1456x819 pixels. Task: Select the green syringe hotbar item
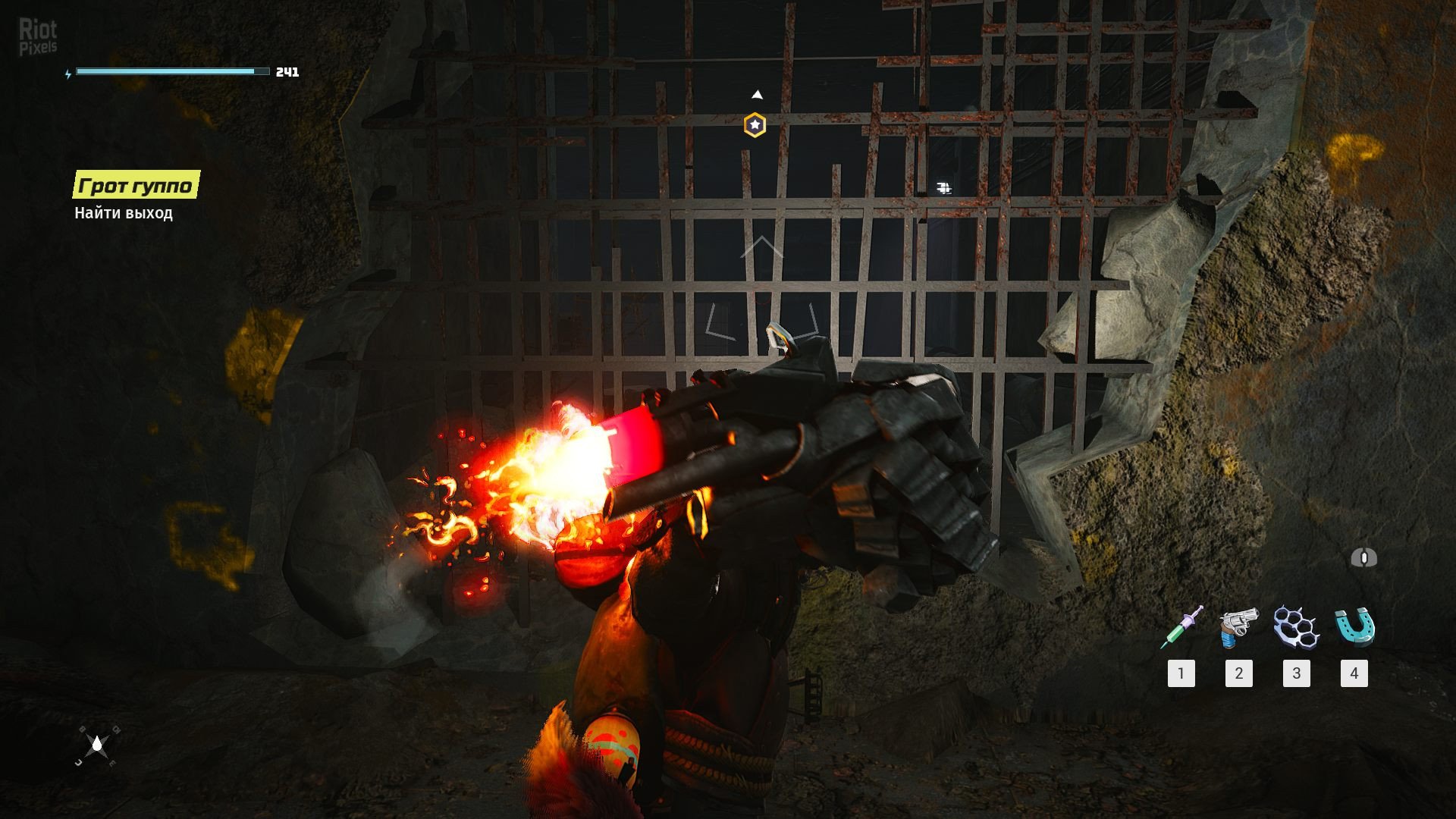[x=1181, y=627]
